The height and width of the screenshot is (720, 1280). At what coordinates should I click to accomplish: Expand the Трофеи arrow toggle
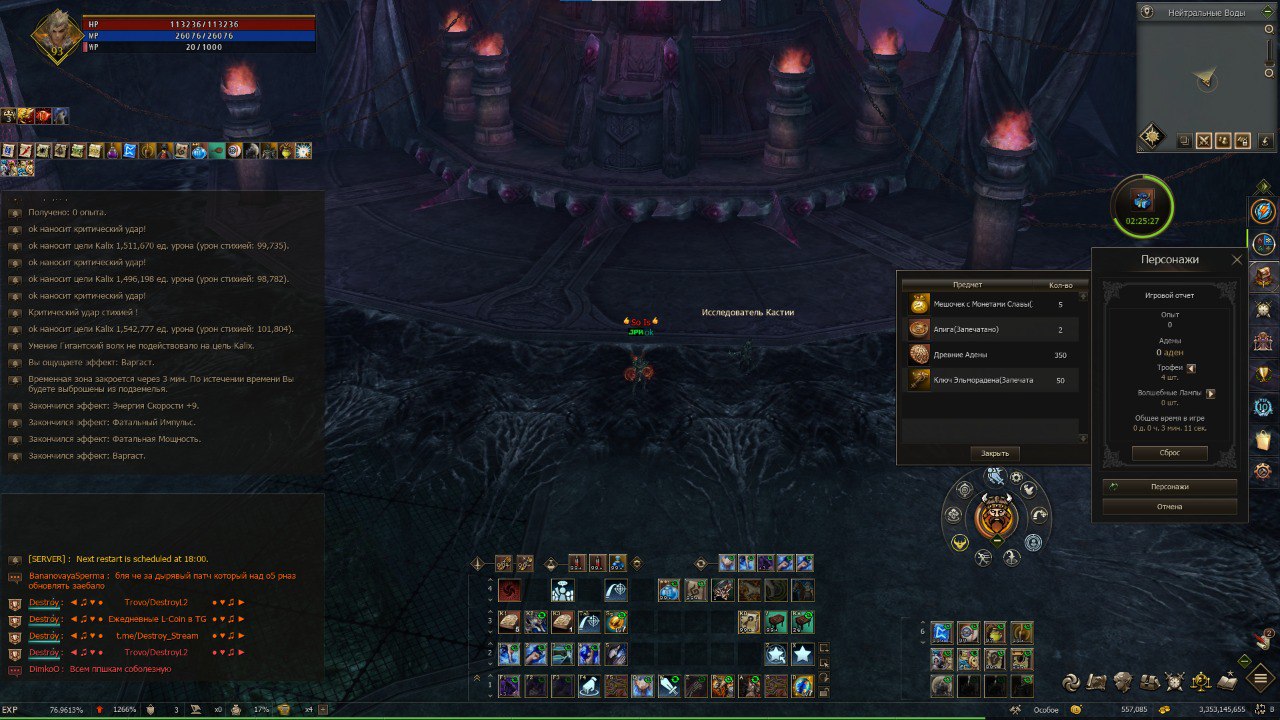(x=1192, y=367)
